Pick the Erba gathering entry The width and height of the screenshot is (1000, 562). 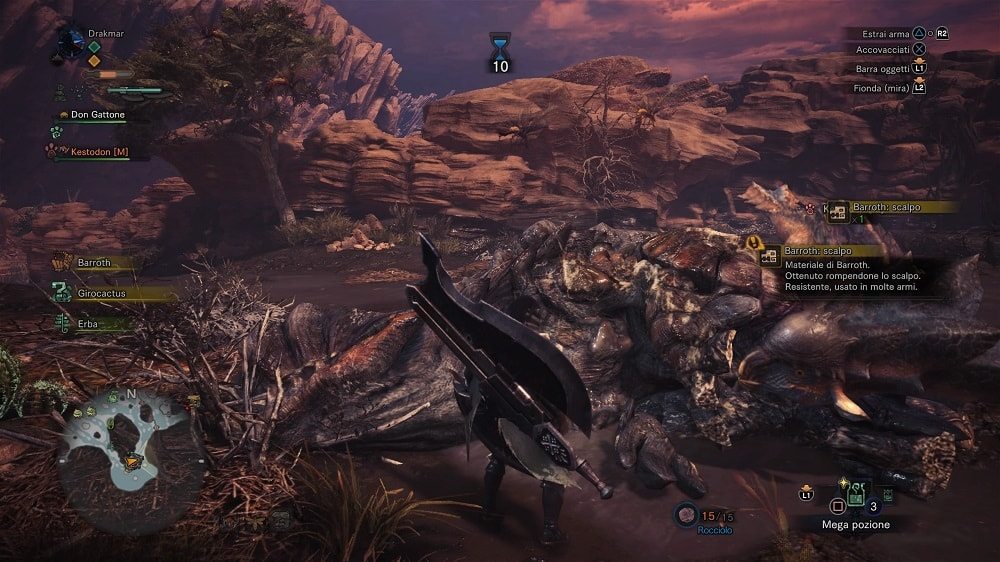click(90, 323)
